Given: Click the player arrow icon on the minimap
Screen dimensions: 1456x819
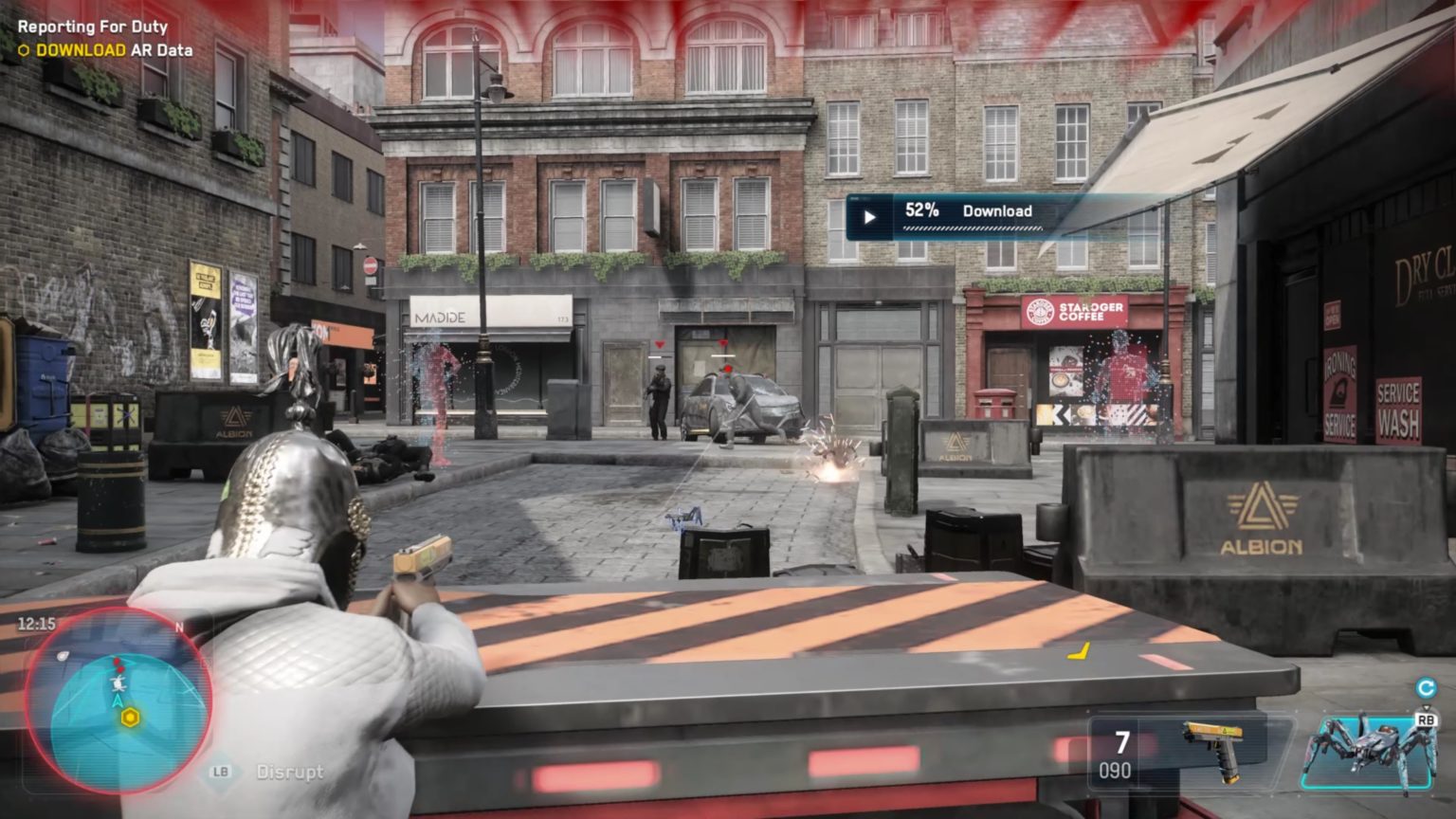Looking at the screenshot, I should point(118,701).
